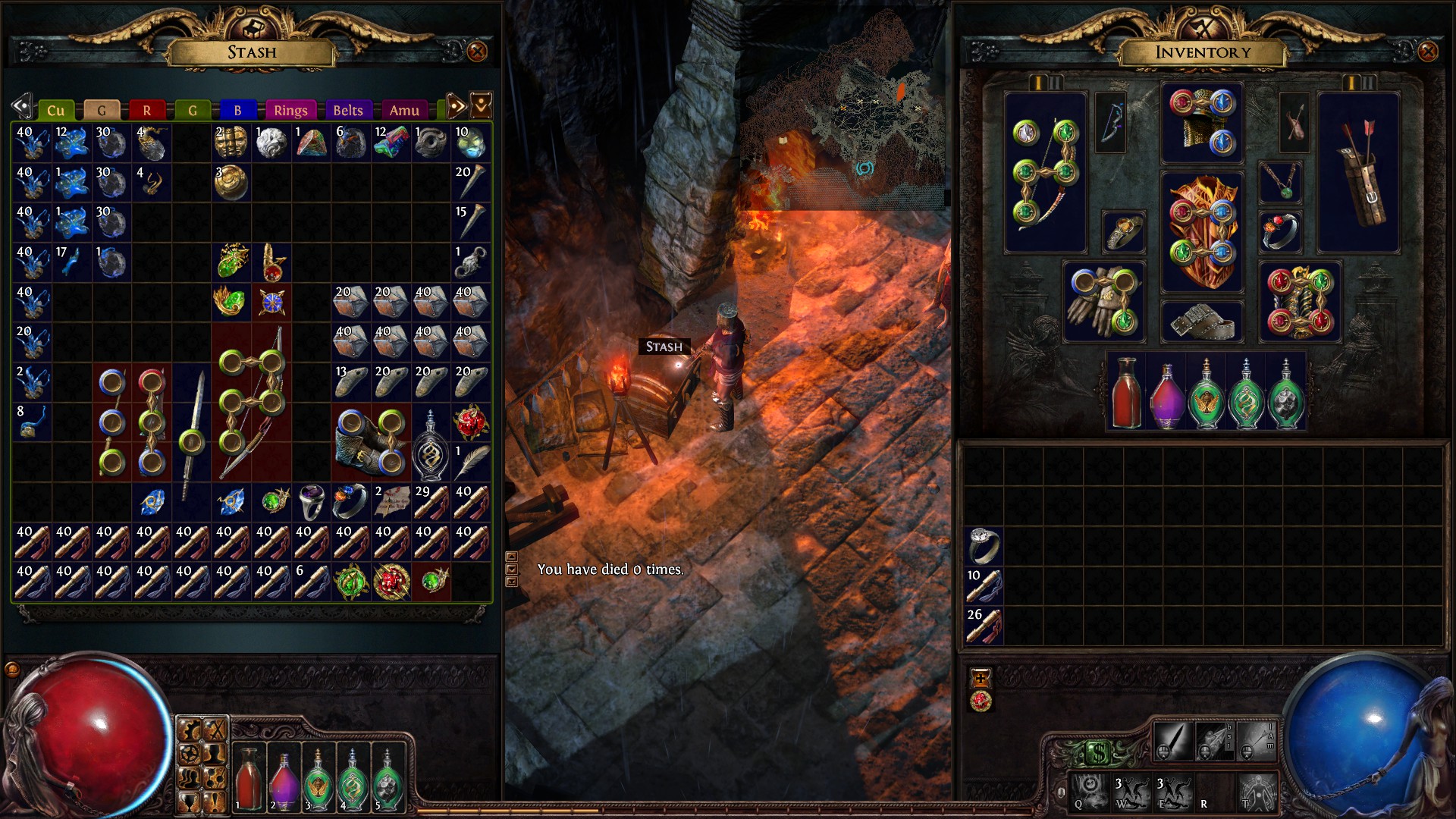Show previous stash tabs with left arrow
The image size is (1456, 819).
coord(21,106)
